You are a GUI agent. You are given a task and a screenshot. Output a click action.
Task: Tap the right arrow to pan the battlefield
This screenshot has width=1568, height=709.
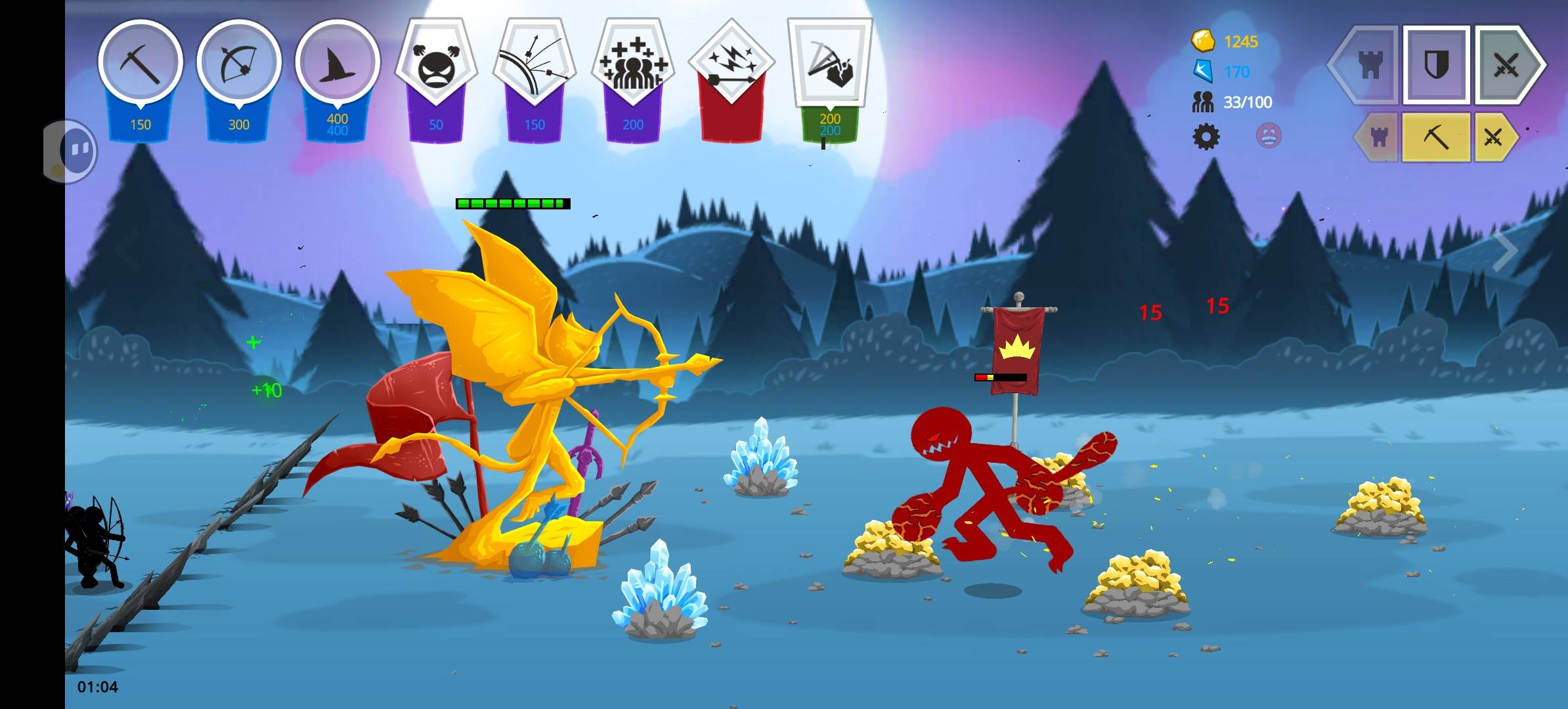click(1504, 250)
